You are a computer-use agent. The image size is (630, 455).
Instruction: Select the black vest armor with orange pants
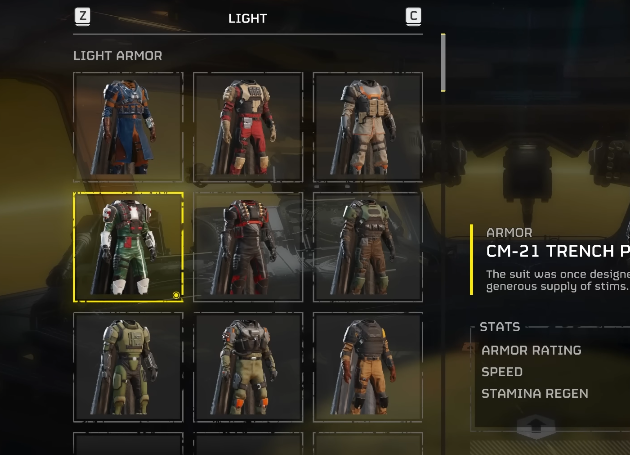[368, 367]
